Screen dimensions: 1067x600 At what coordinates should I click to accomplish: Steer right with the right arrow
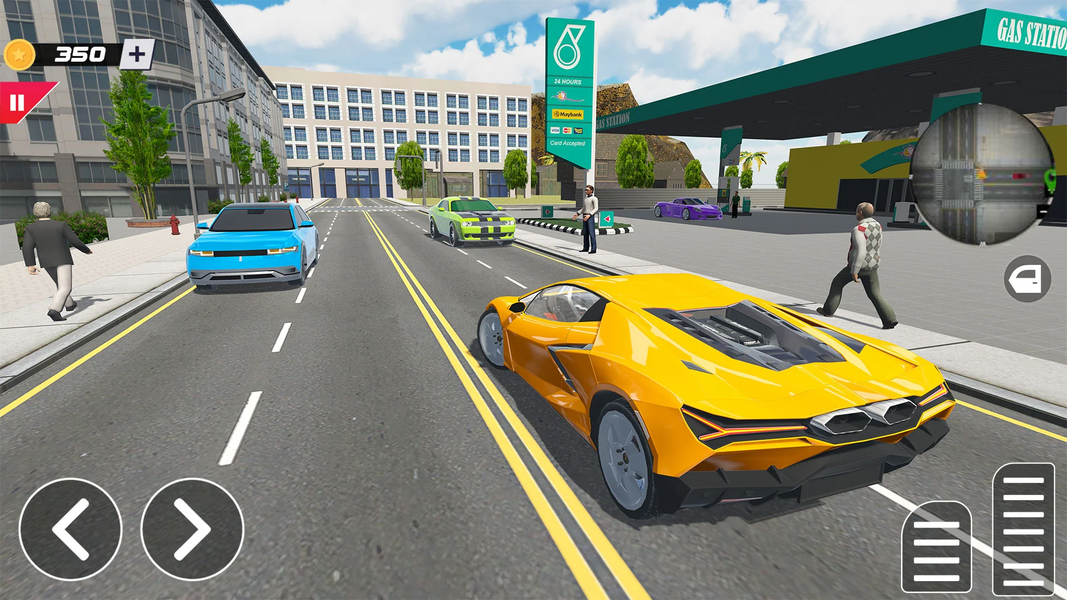coord(192,529)
